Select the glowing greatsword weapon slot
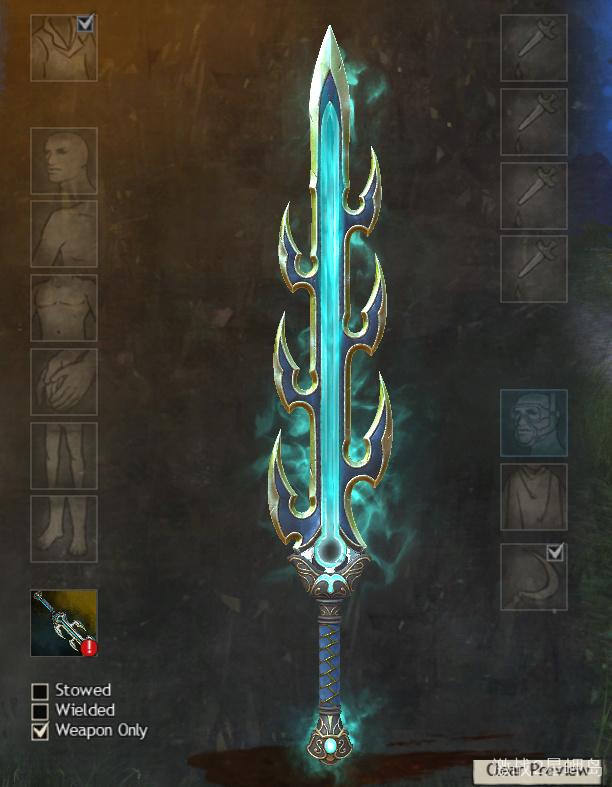612x787 pixels. [64, 623]
